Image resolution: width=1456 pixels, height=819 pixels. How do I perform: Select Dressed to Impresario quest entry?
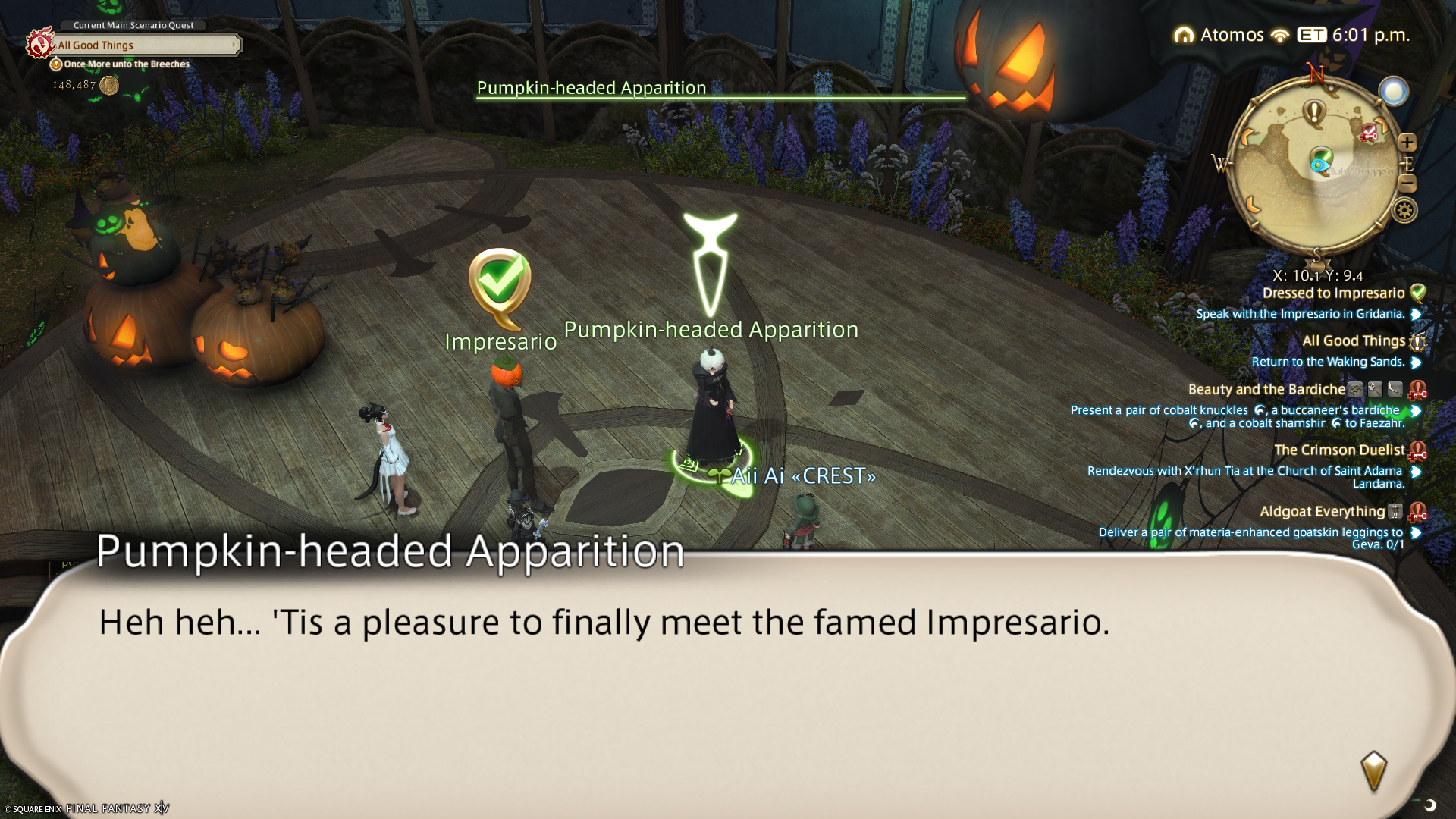coord(1333,293)
